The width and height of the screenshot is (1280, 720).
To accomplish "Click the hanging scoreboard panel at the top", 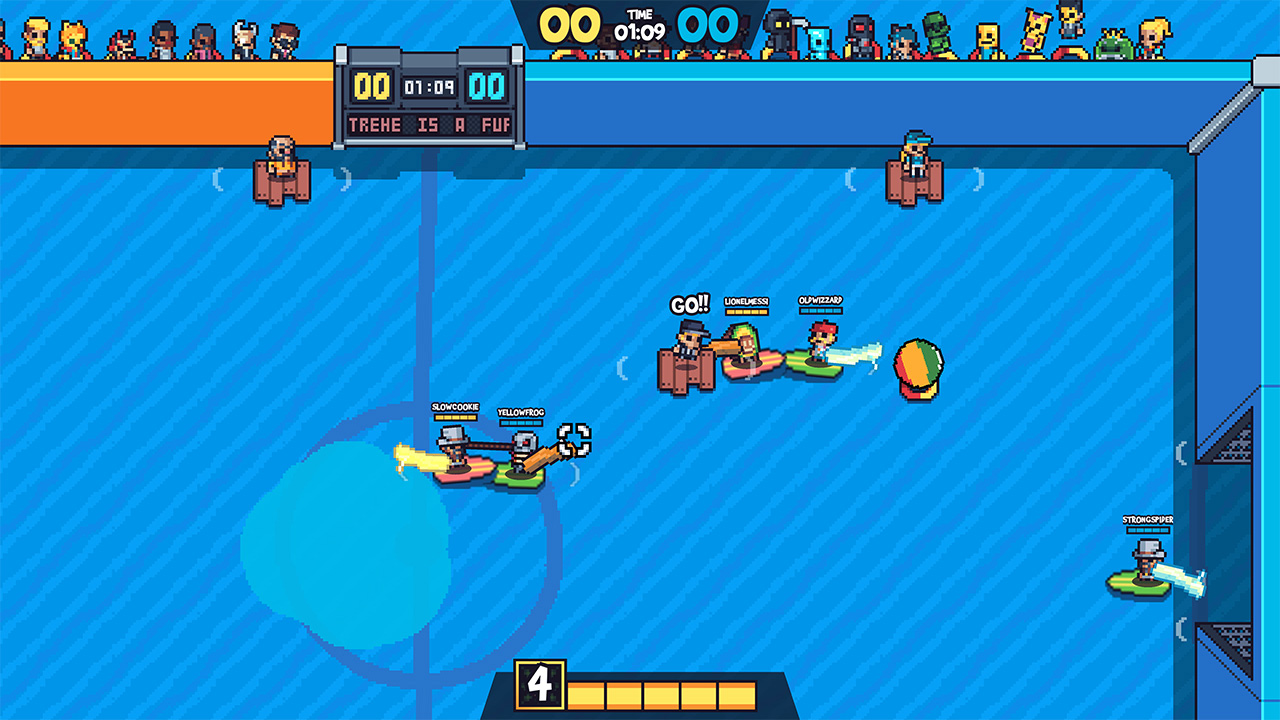I will point(430,95).
